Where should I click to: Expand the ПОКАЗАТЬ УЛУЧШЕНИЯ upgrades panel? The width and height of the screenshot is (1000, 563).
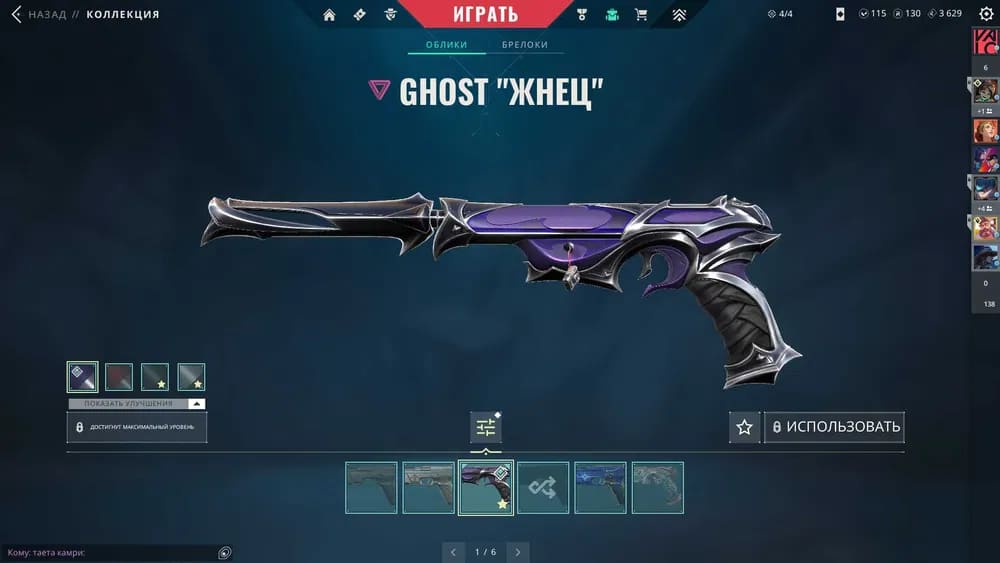(x=137, y=404)
